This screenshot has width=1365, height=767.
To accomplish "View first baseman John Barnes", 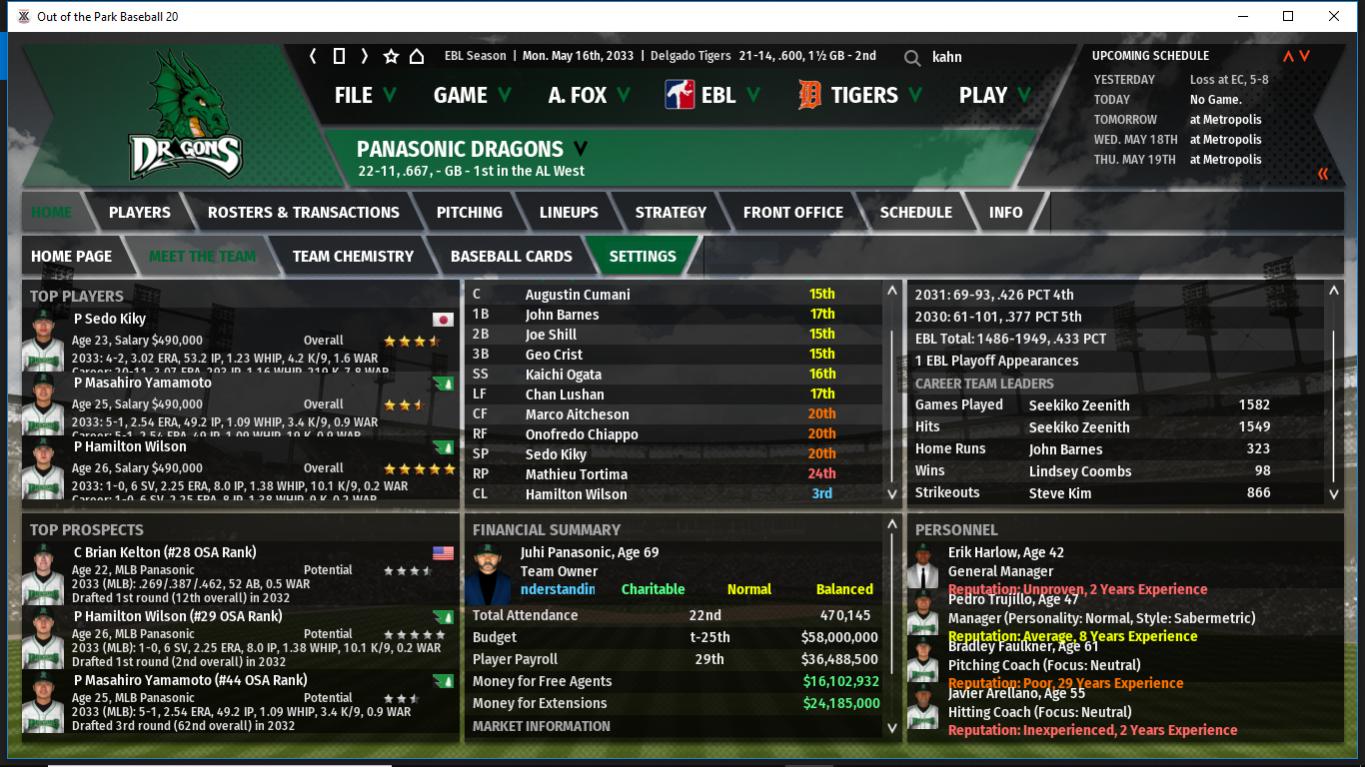I will pyautogui.click(x=562, y=314).
